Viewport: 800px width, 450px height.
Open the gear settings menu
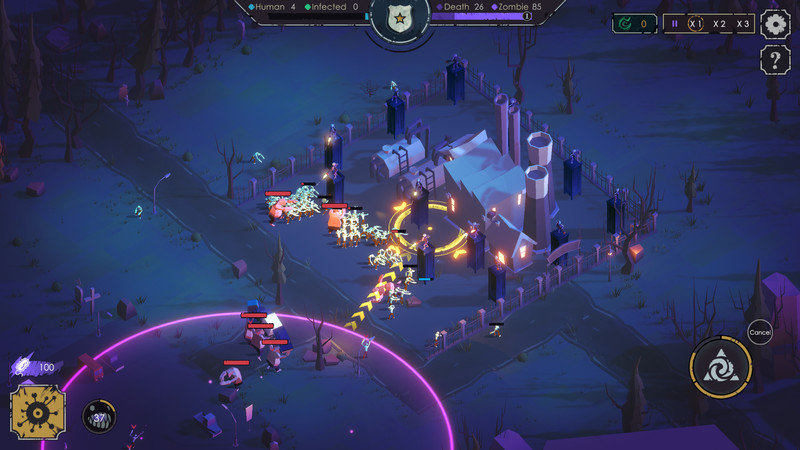click(776, 23)
